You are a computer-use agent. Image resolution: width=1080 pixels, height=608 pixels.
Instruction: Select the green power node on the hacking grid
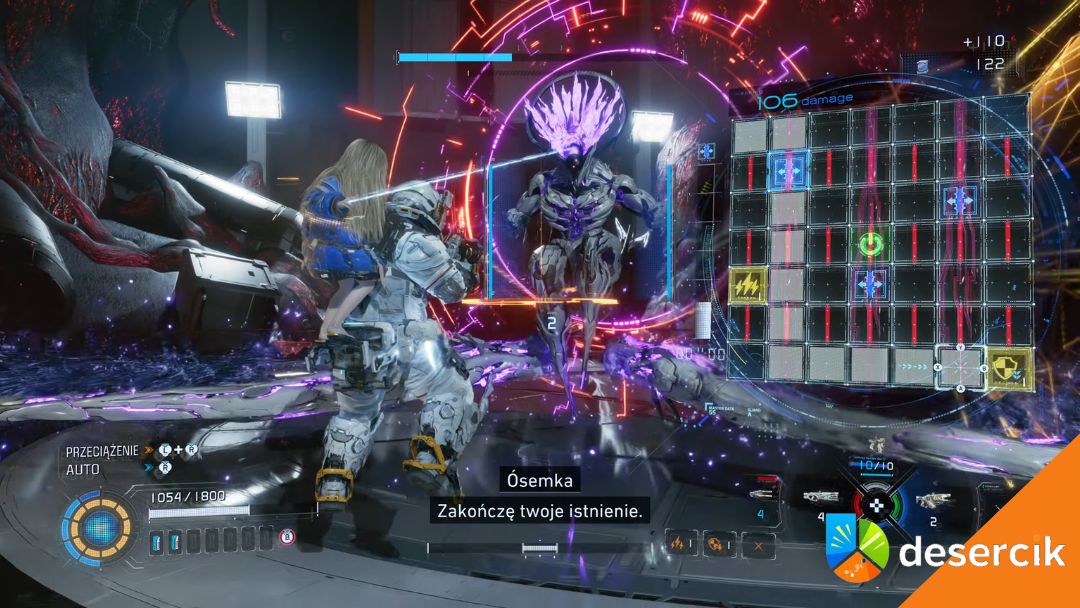click(x=870, y=243)
